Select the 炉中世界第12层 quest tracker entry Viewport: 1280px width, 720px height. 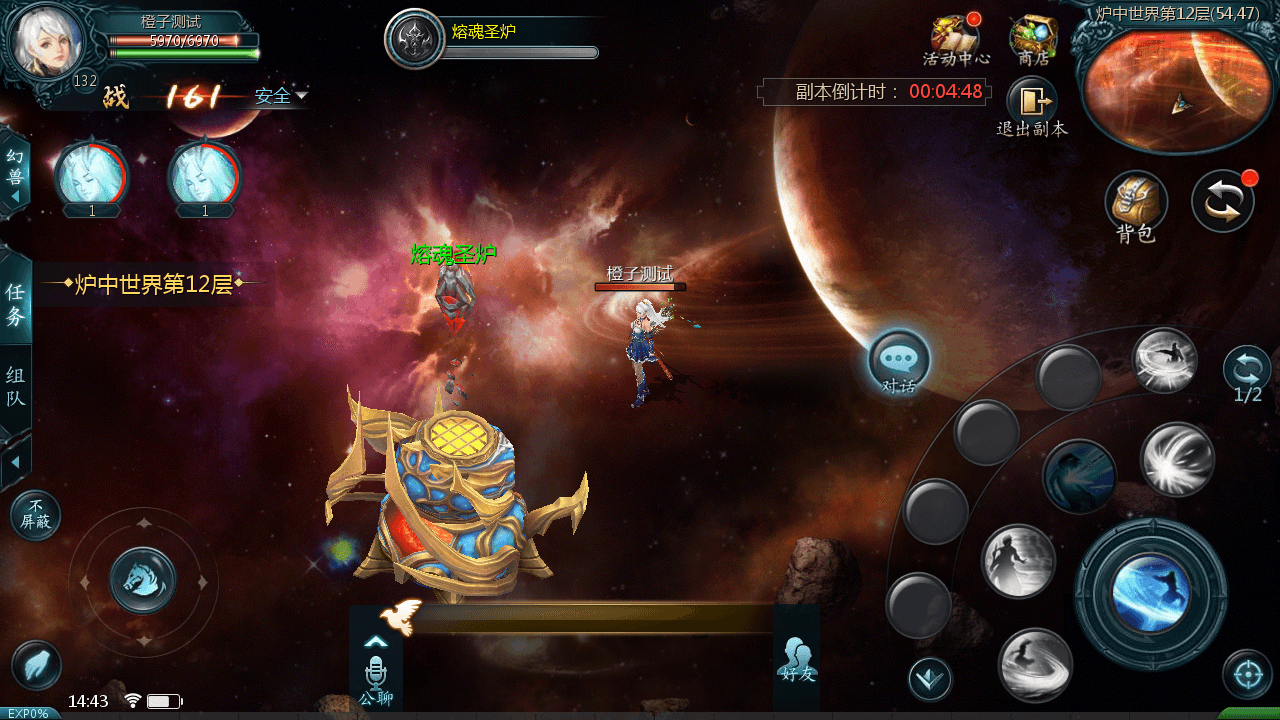click(x=154, y=284)
